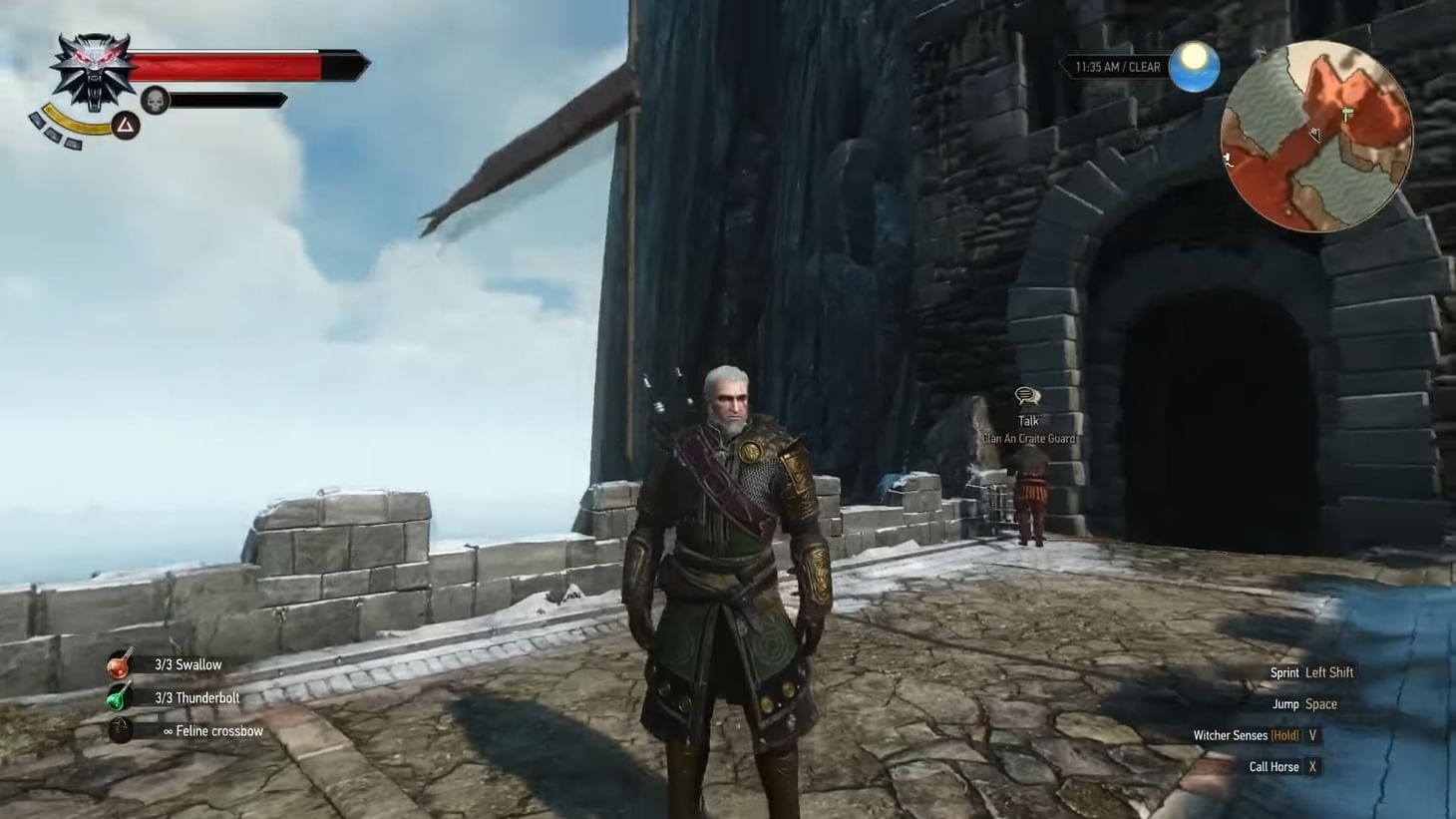The width and height of the screenshot is (1456, 819).
Task: Click the quest marker on the minimap
Action: click(x=1346, y=112)
